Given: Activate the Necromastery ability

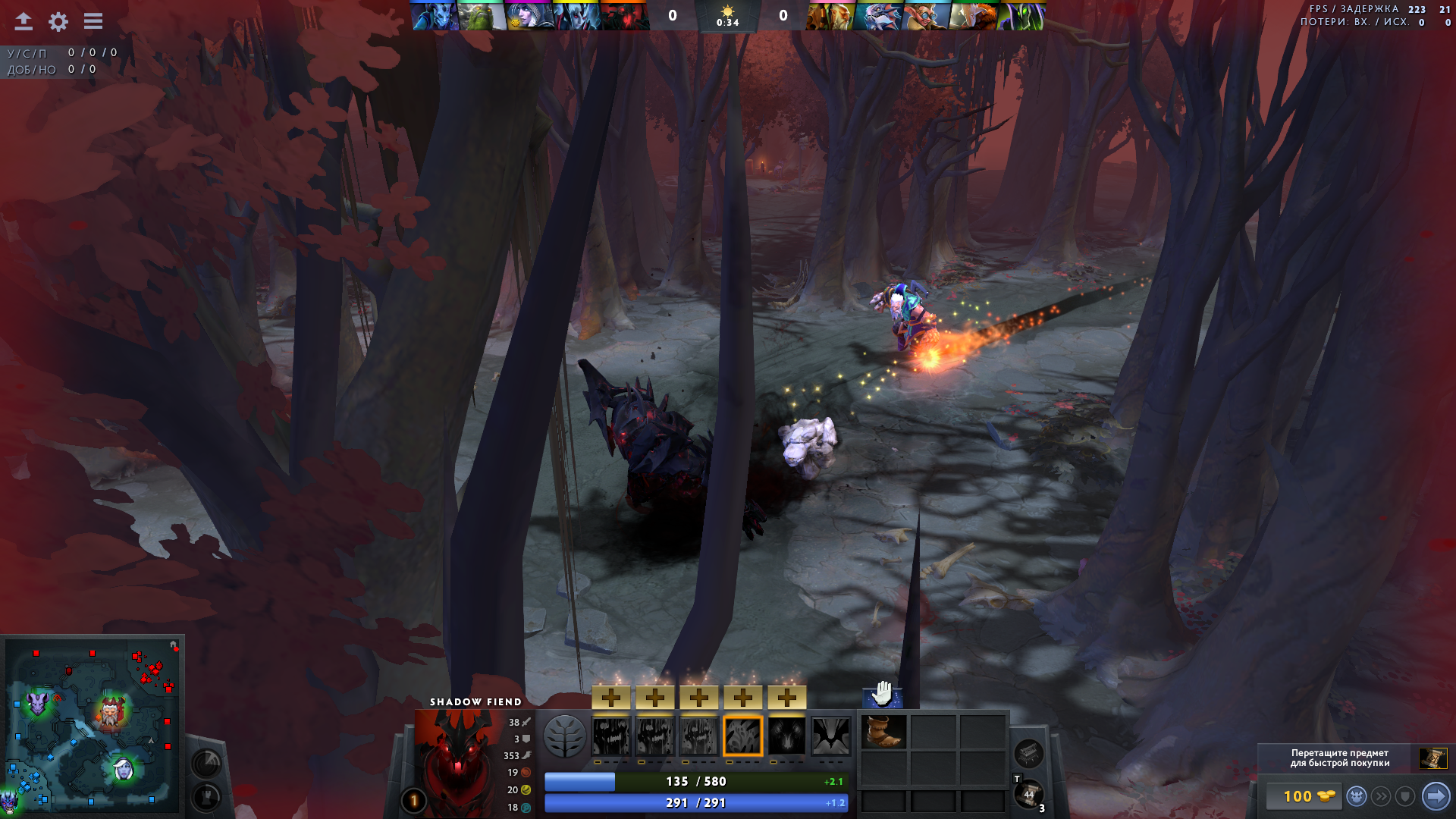Looking at the screenshot, I should pyautogui.click(x=743, y=736).
